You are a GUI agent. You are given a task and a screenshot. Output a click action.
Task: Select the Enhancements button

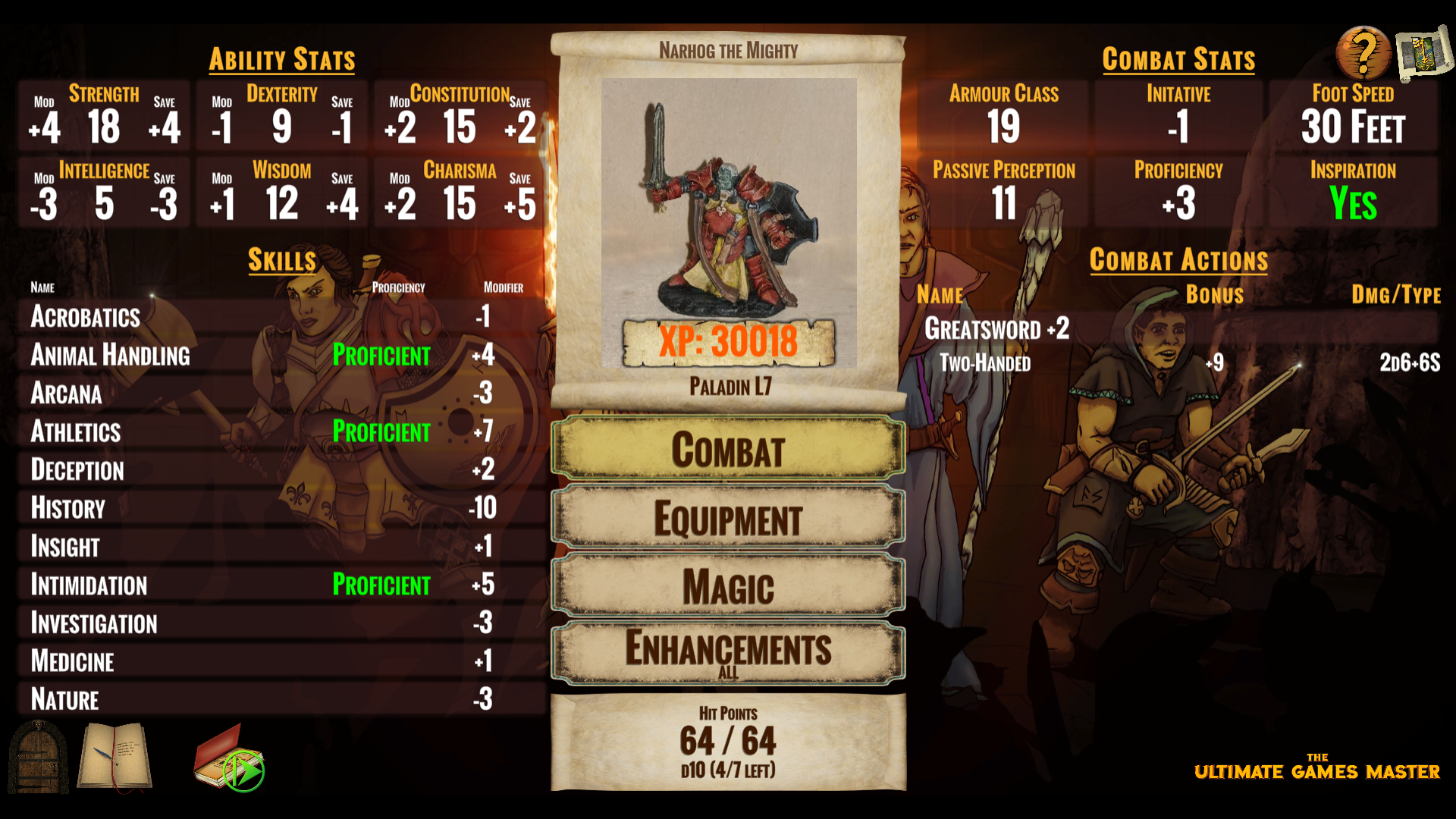pyautogui.click(x=728, y=652)
